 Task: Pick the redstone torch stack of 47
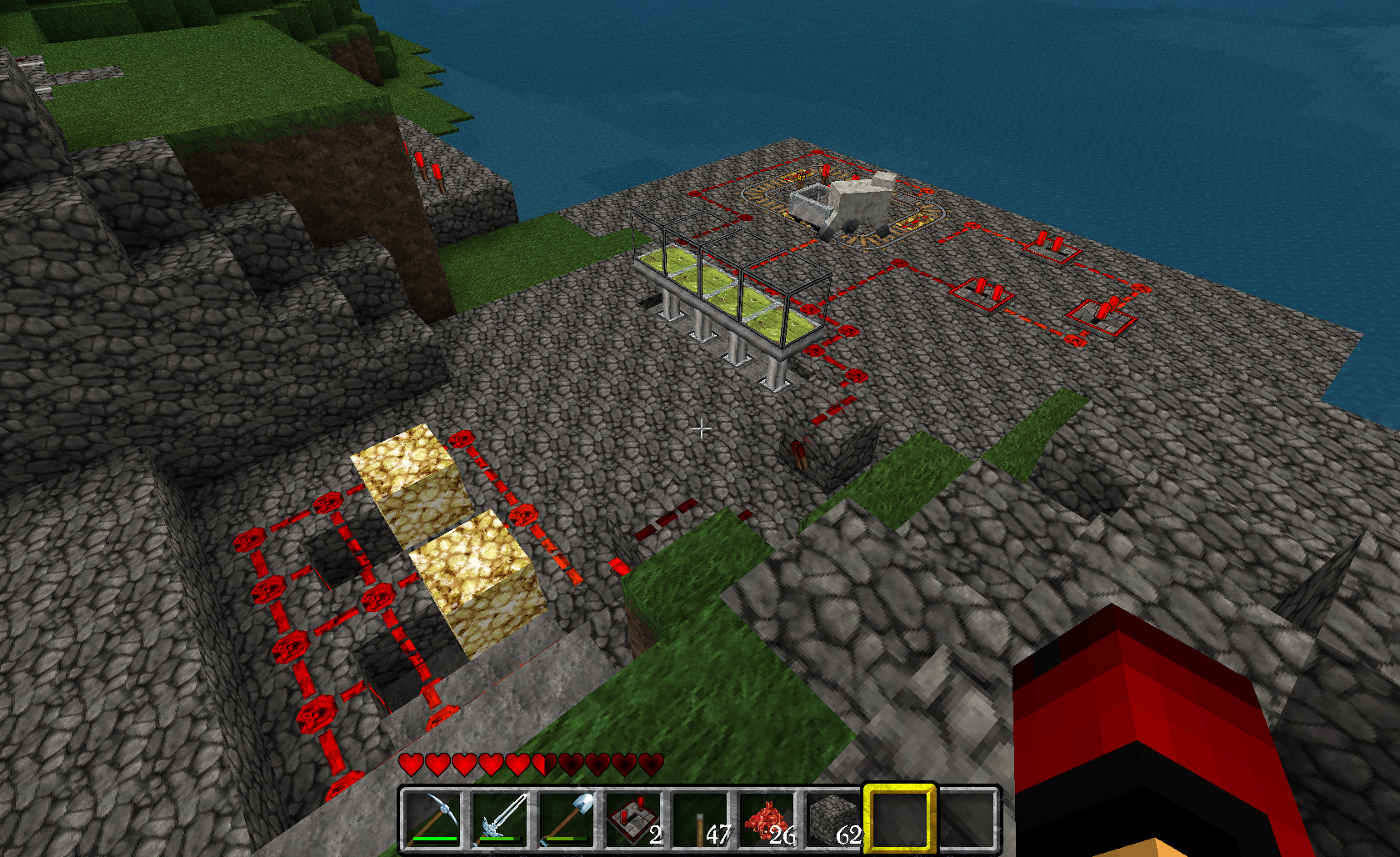(x=701, y=819)
